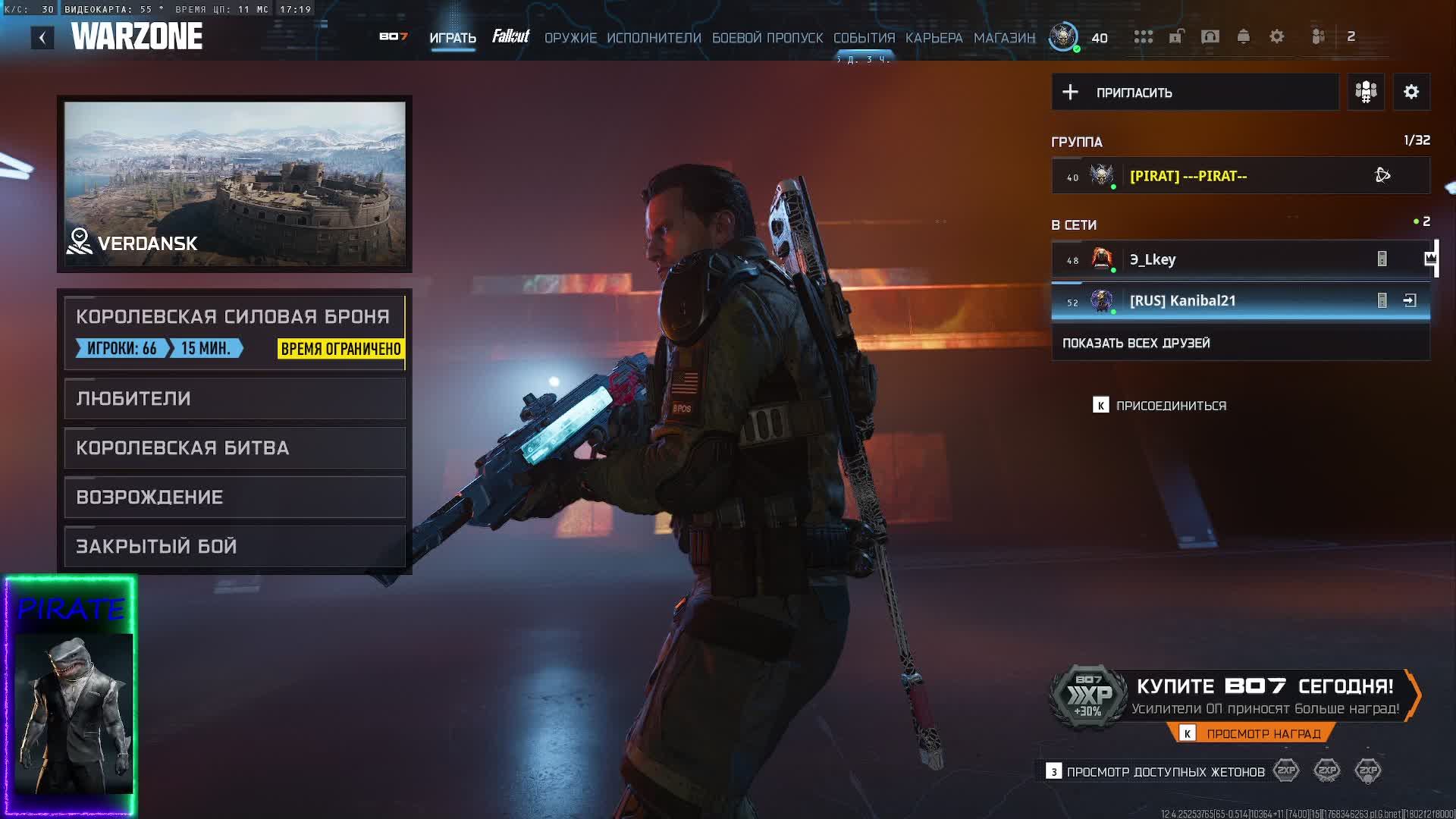
Task: Select friend [RUS] Kanibal21 in the list
Action: pos(1213,301)
